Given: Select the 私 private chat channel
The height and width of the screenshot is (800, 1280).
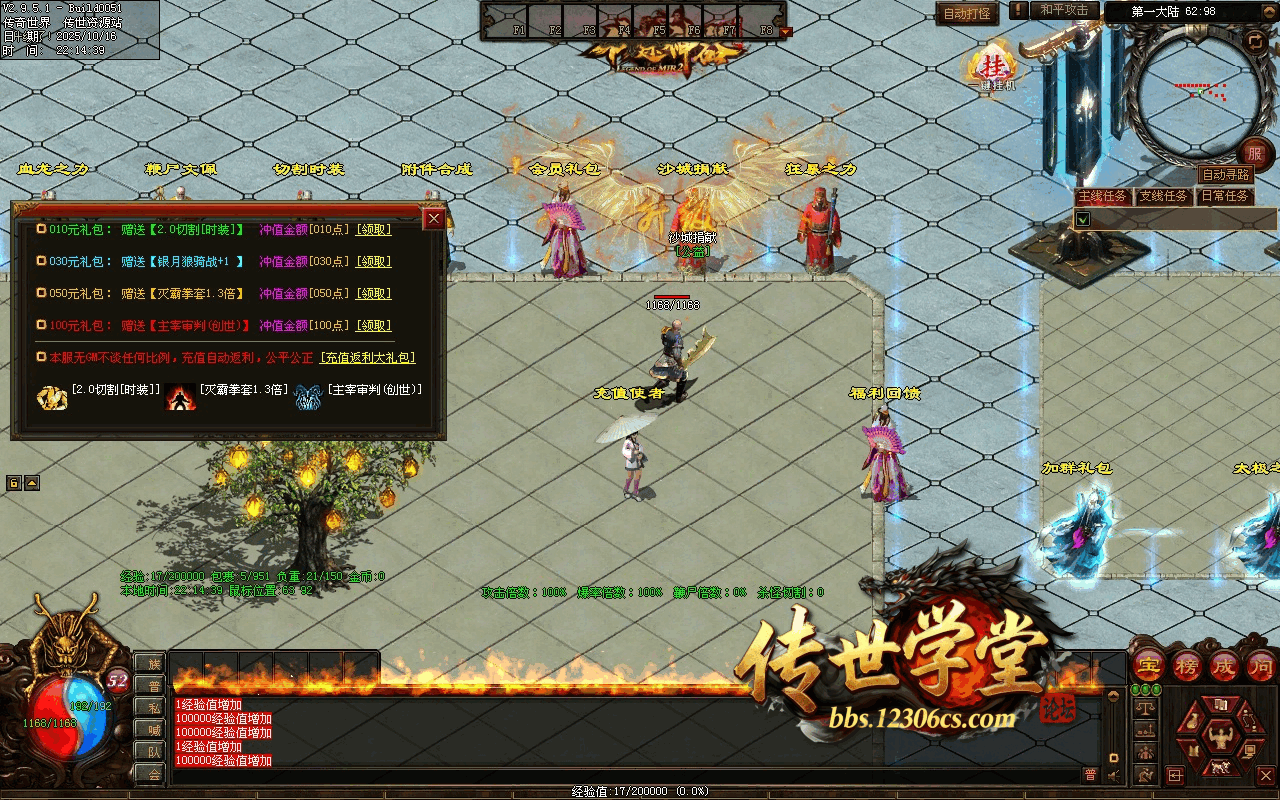Looking at the screenshot, I should pos(153,707).
